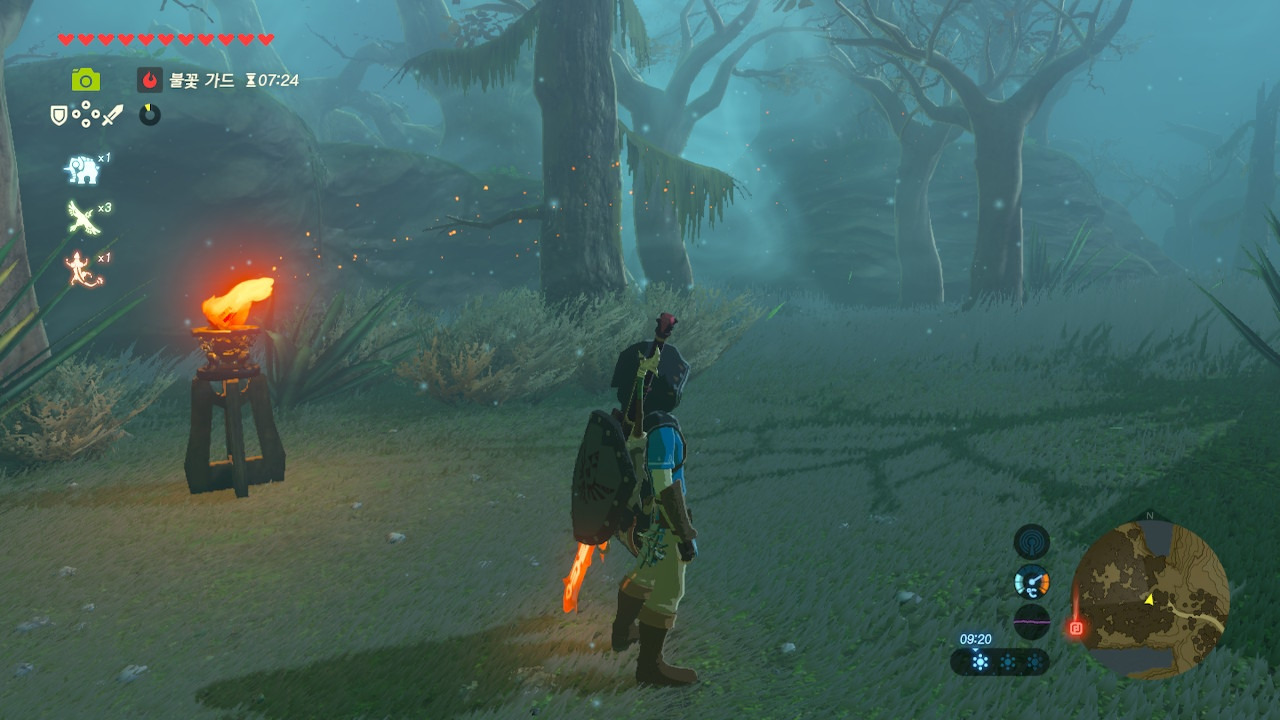Click the sound noise meter circle

pyautogui.click(x=1031, y=621)
